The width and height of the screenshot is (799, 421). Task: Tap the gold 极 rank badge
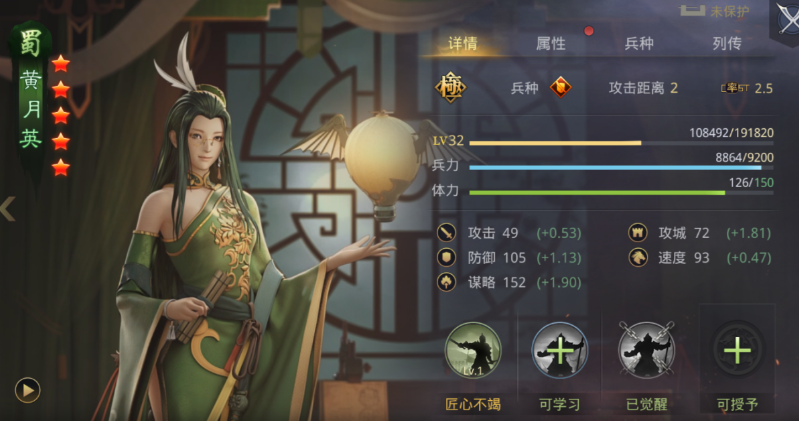[x=450, y=88]
